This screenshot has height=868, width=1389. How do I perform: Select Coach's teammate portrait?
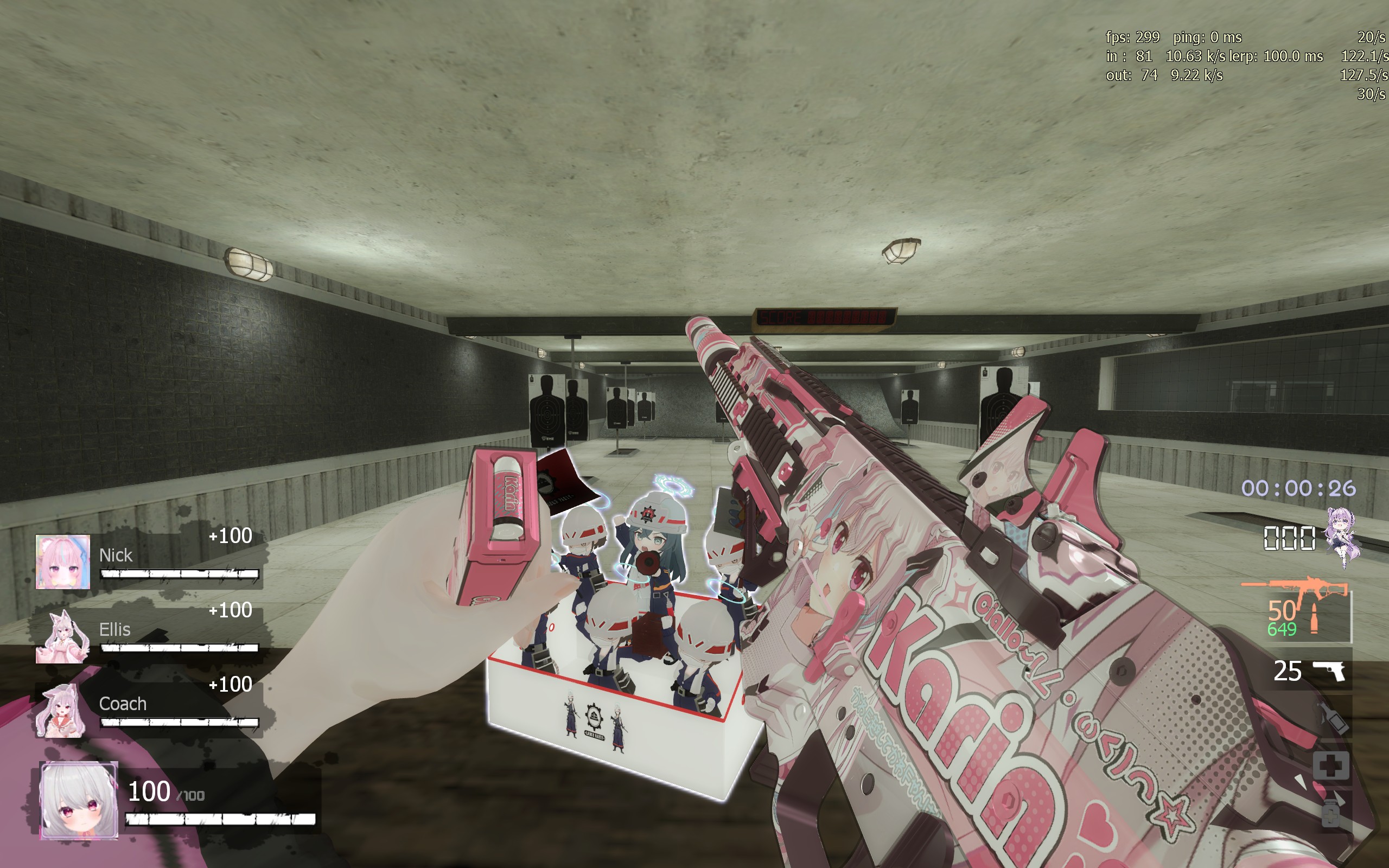[61, 711]
